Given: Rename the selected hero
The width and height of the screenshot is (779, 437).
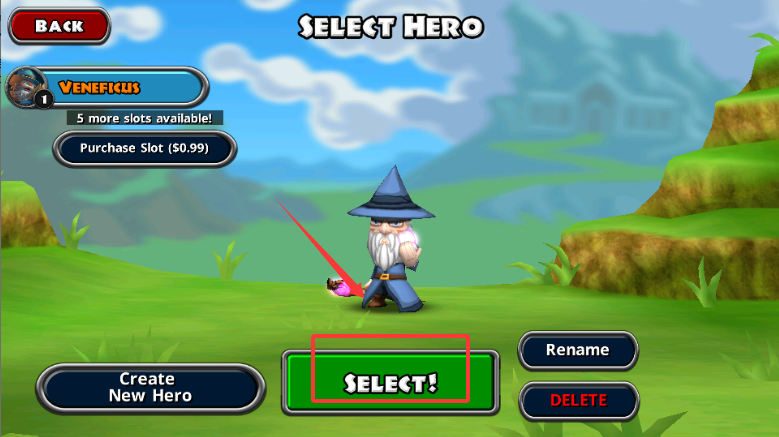Looking at the screenshot, I should (577, 350).
